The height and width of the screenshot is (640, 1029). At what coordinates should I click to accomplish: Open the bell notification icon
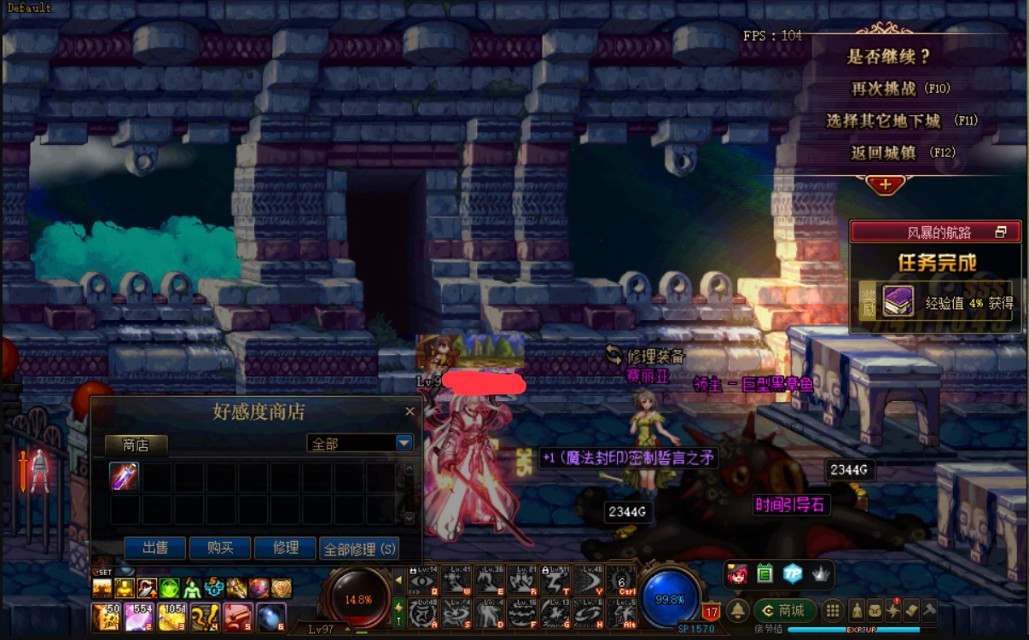[x=738, y=610]
